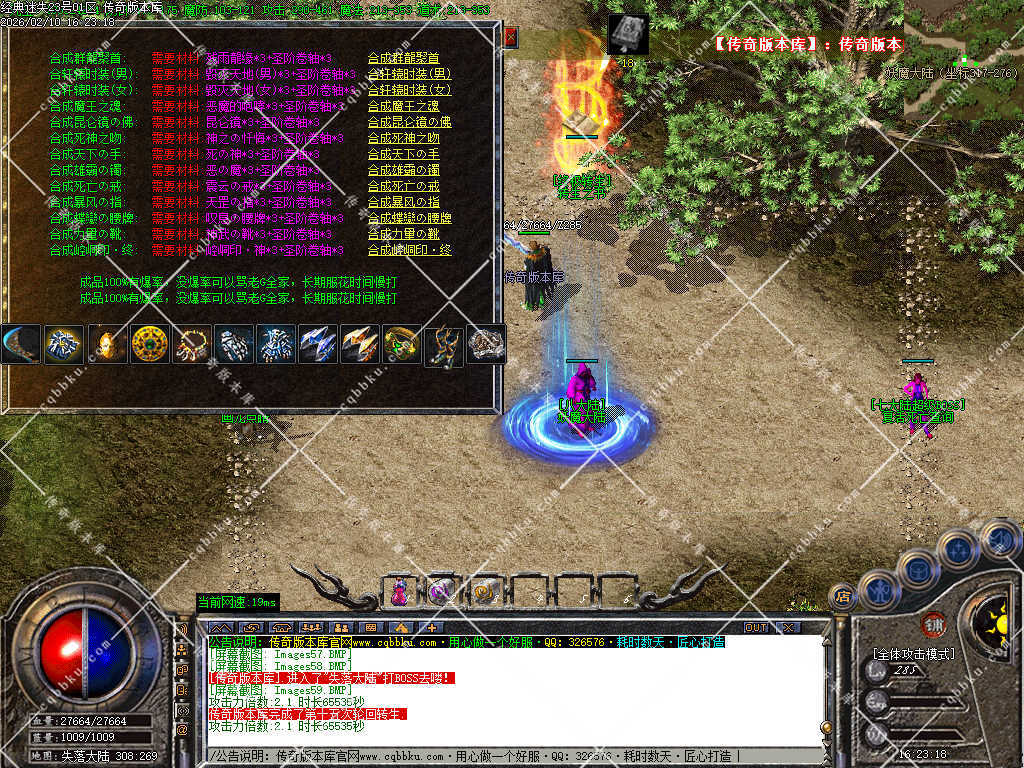Open the 合成力里の靴 craft link
This screenshot has height=768, width=1024.
pyautogui.click(x=403, y=234)
